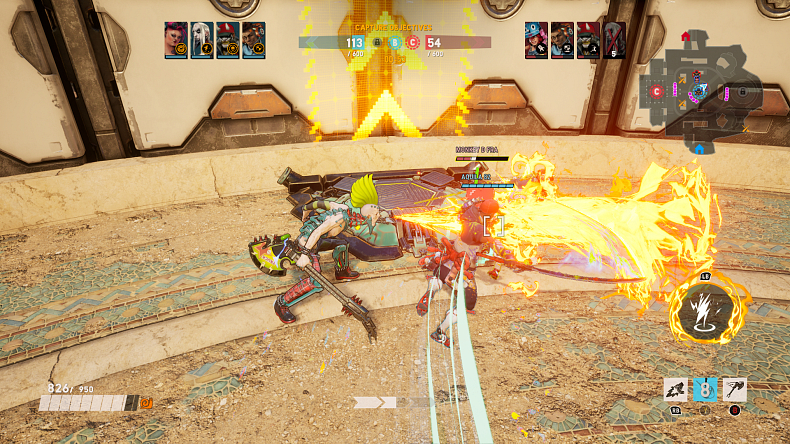This screenshot has height=444, width=790.
Task: Click the blue home base icon on minimap
Action: [699, 149]
